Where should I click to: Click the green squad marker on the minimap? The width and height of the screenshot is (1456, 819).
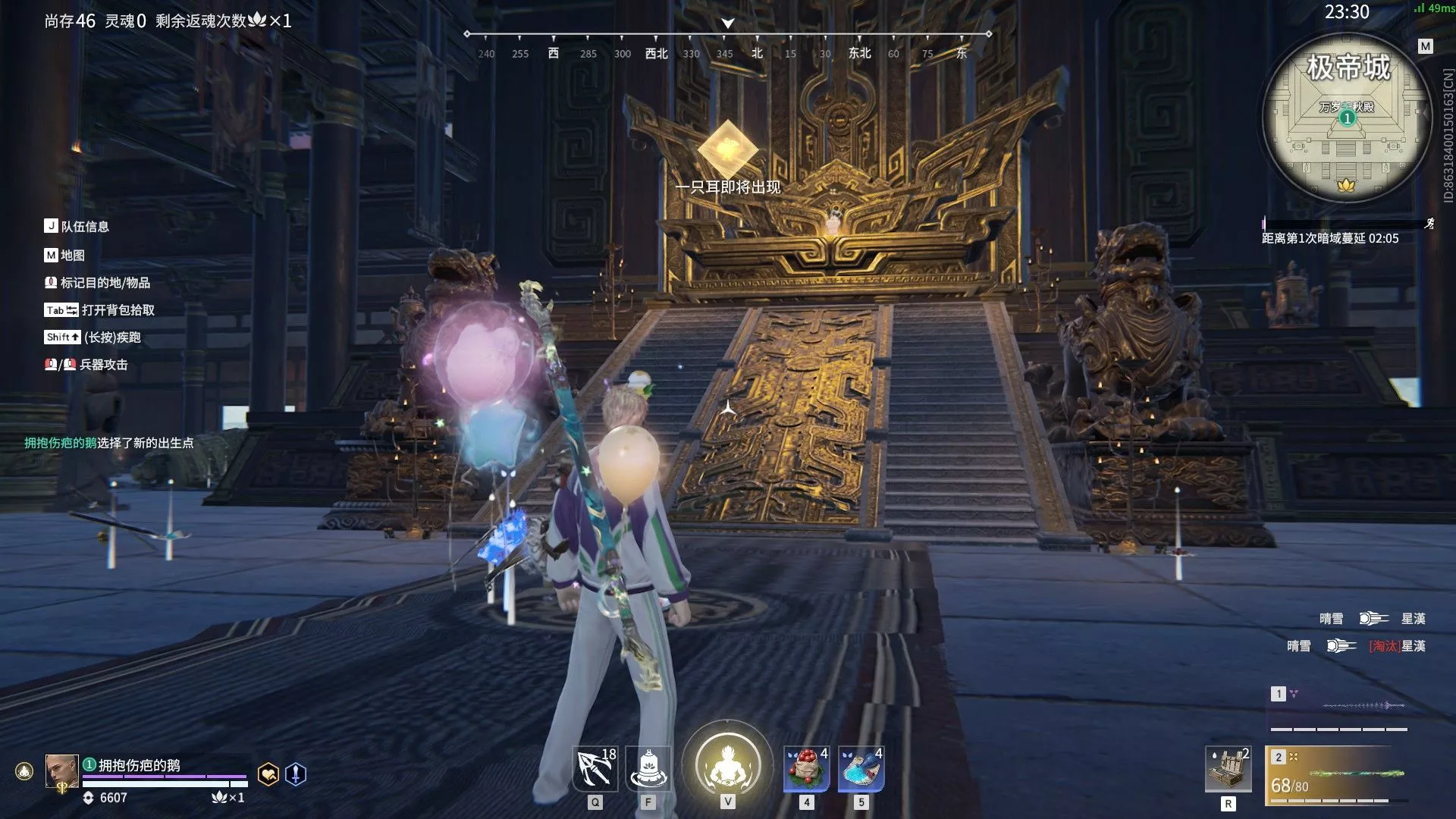(1347, 118)
